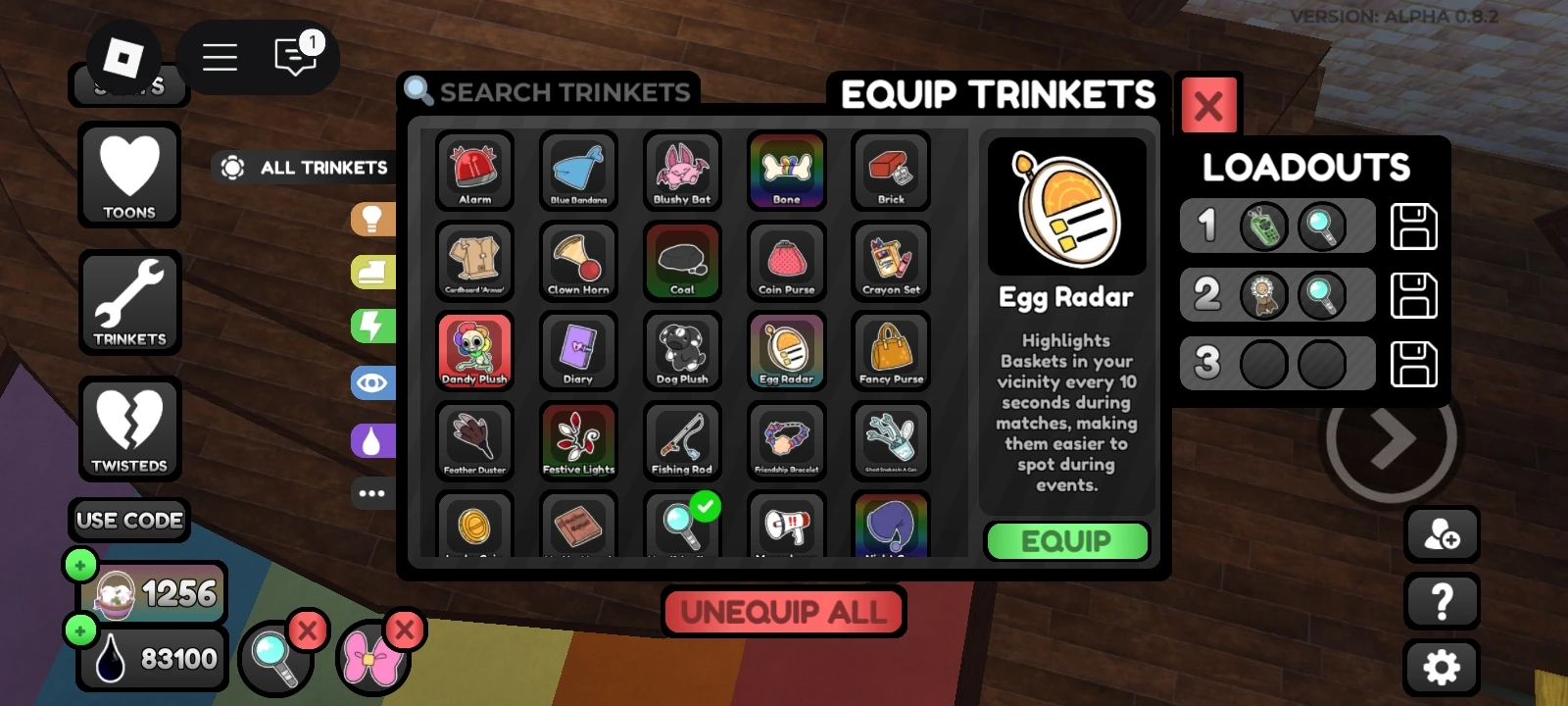This screenshot has height=706, width=1568.
Task: Click the USE CODE label
Action: [x=128, y=520]
